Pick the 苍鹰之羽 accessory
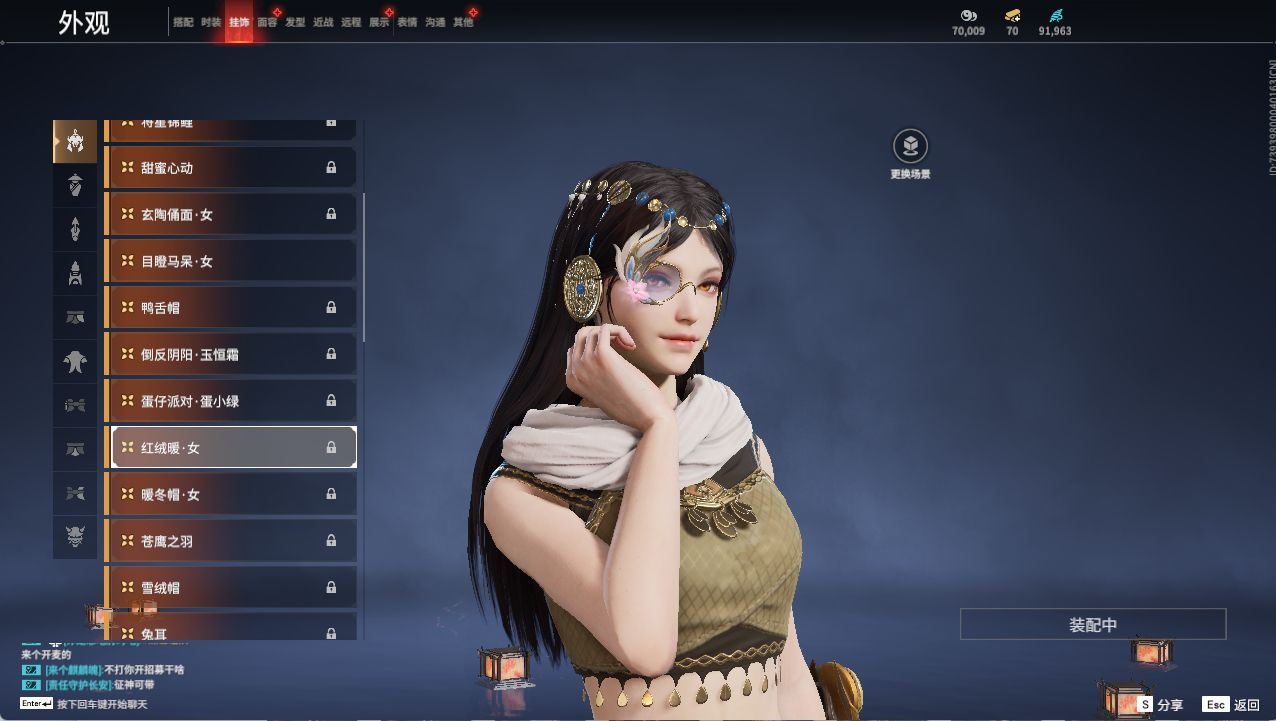 (231, 541)
